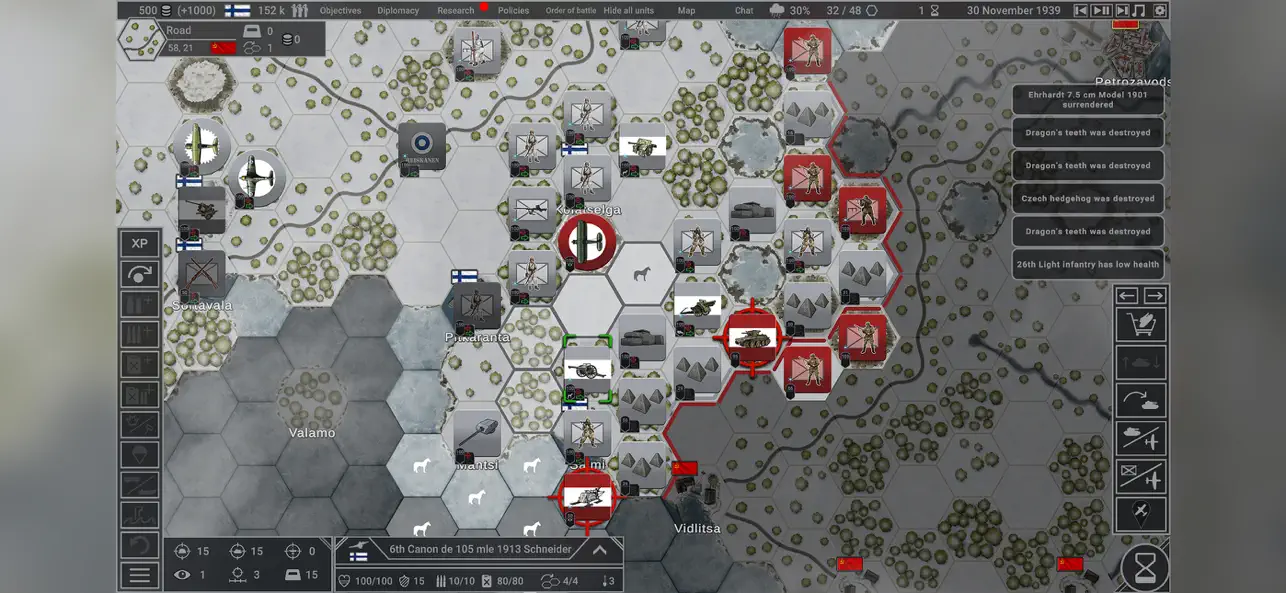Open the Chat window
The image size is (1286, 593).
[x=744, y=11]
